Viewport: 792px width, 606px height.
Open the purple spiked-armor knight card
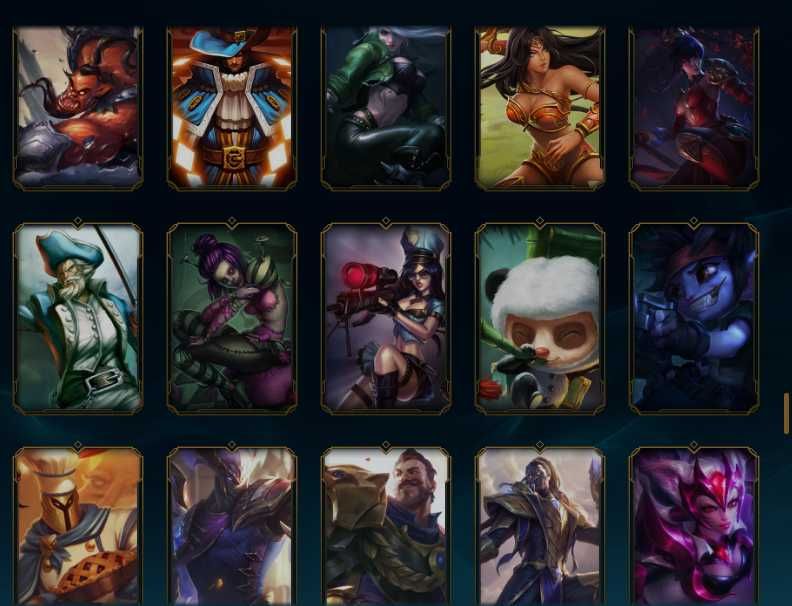(x=232, y=527)
